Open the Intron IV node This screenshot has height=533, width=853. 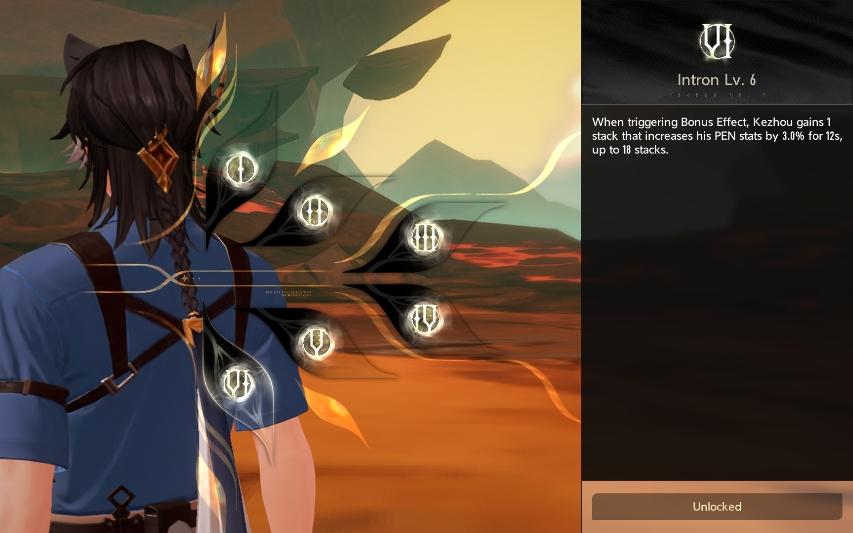(x=426, y=319)
